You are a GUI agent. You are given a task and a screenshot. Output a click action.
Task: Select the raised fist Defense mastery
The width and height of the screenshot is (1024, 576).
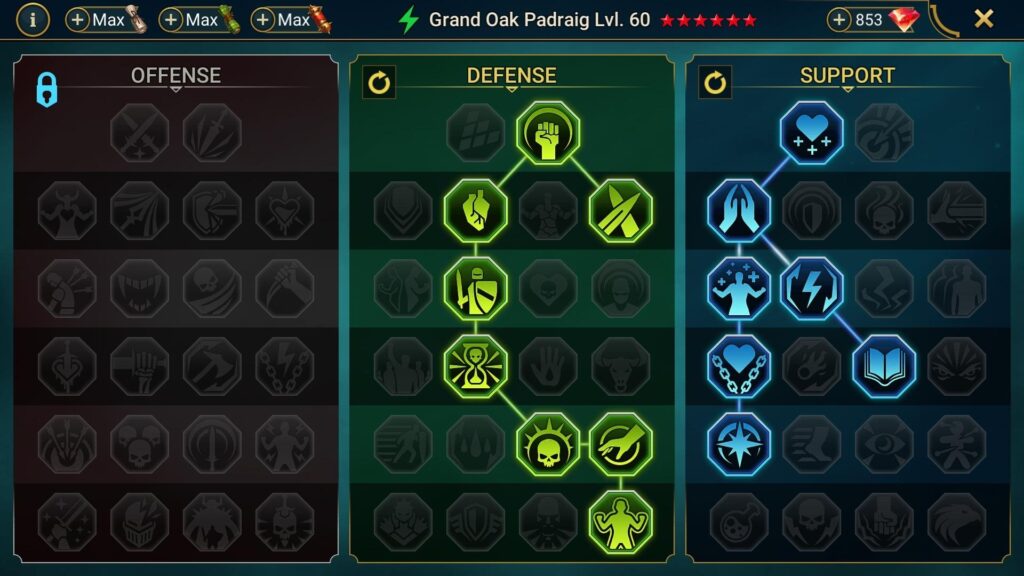tap(548, 133)
